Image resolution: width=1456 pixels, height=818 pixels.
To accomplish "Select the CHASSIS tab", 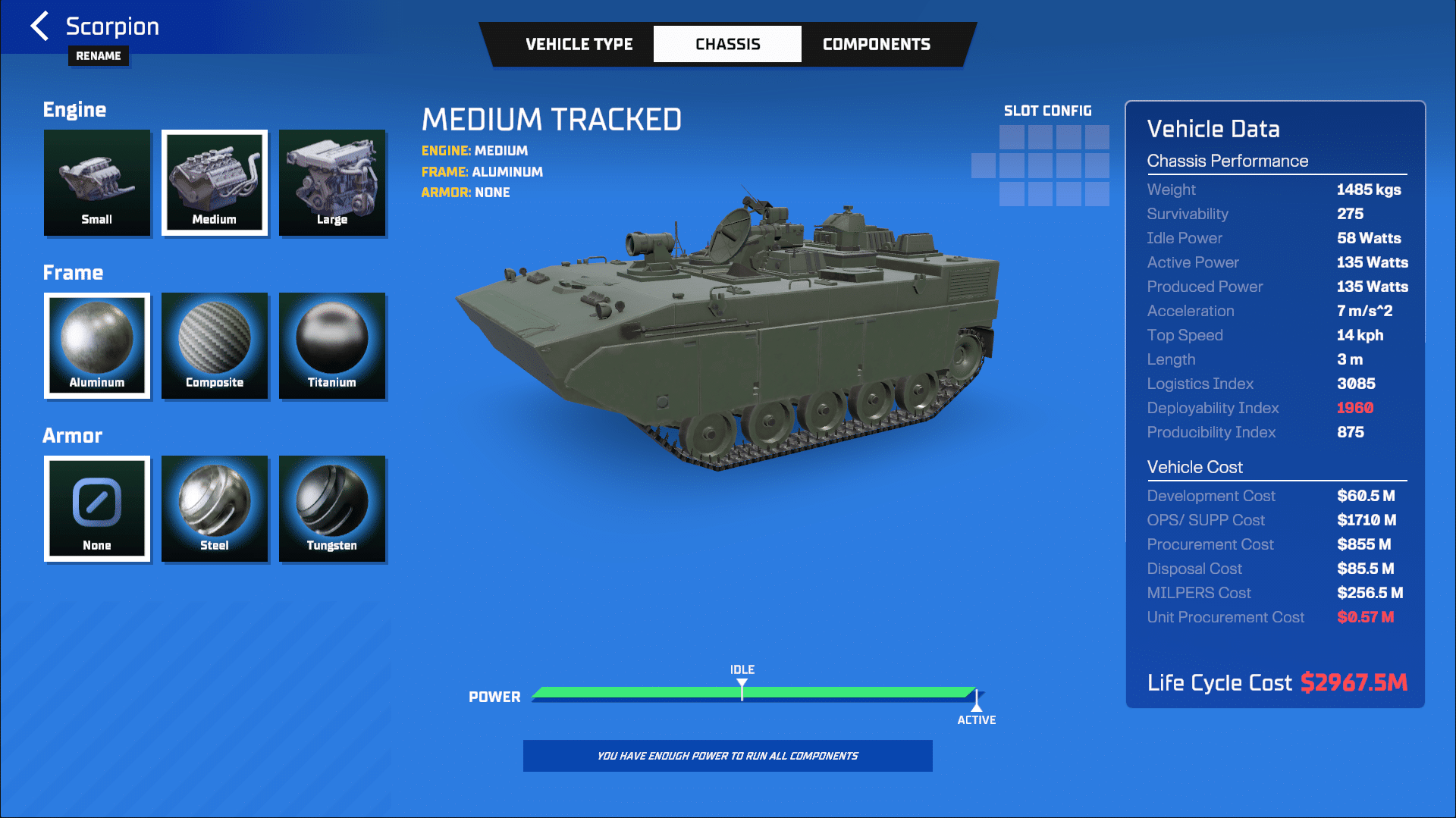I will click(x=727, y=44).
